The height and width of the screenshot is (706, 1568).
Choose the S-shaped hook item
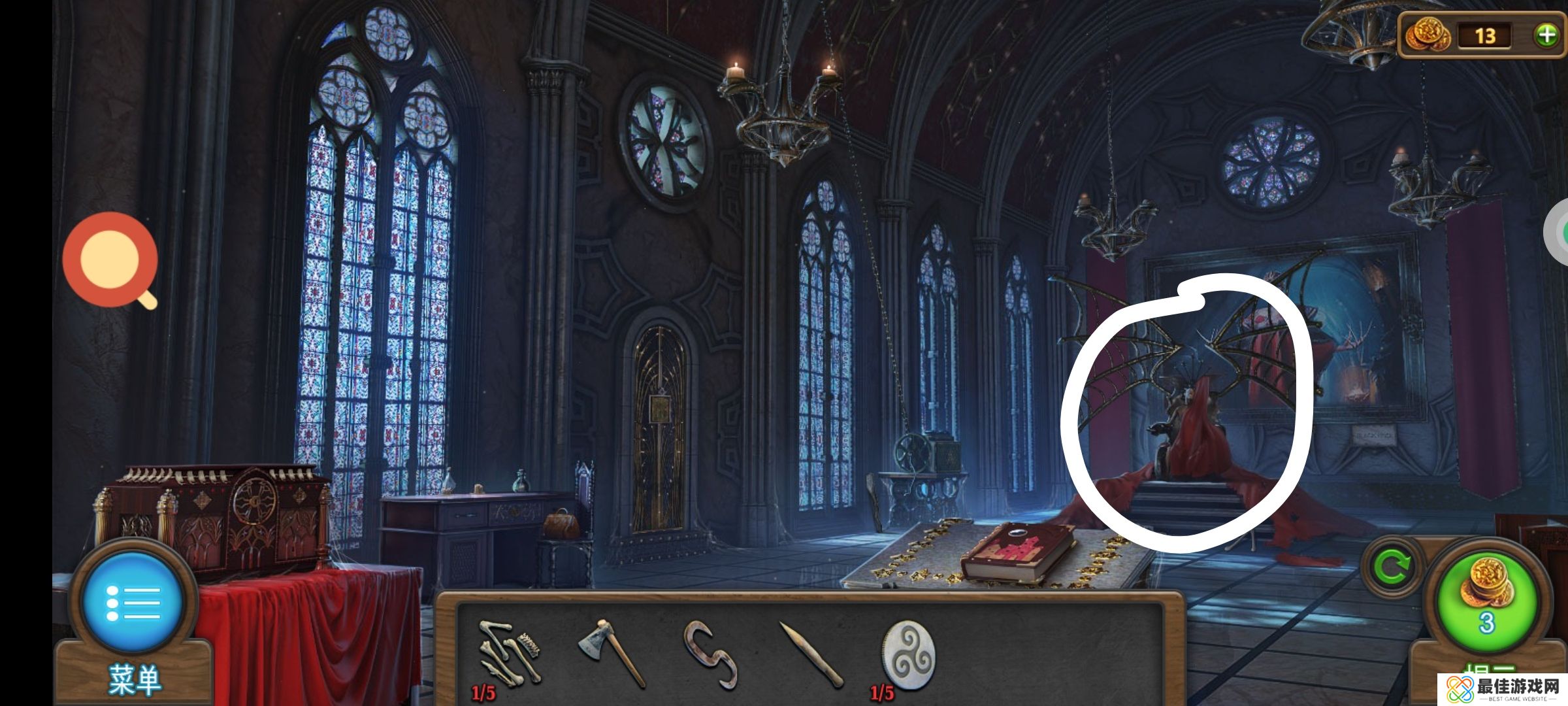tap(710, 654)
